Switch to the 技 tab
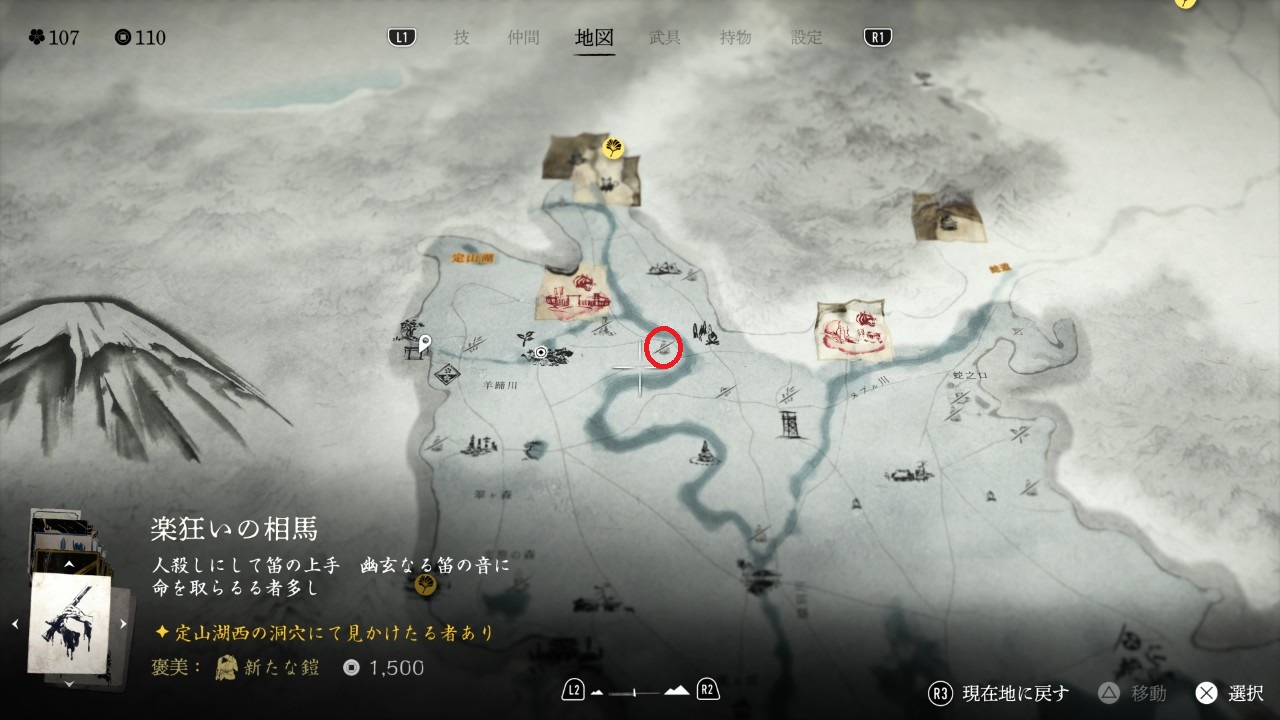Image resolution: width=1280 pixels, height=720 pixels. click(461, 38)
